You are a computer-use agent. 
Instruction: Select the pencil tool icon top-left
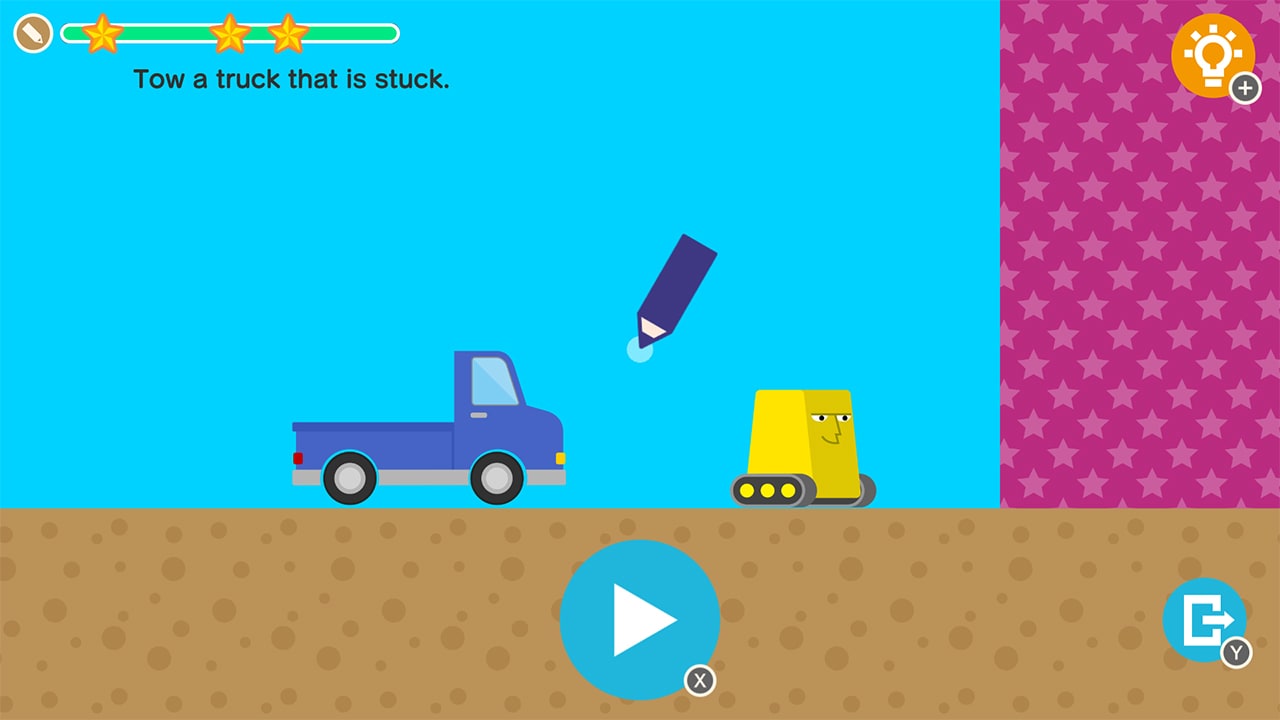[33, 33]
